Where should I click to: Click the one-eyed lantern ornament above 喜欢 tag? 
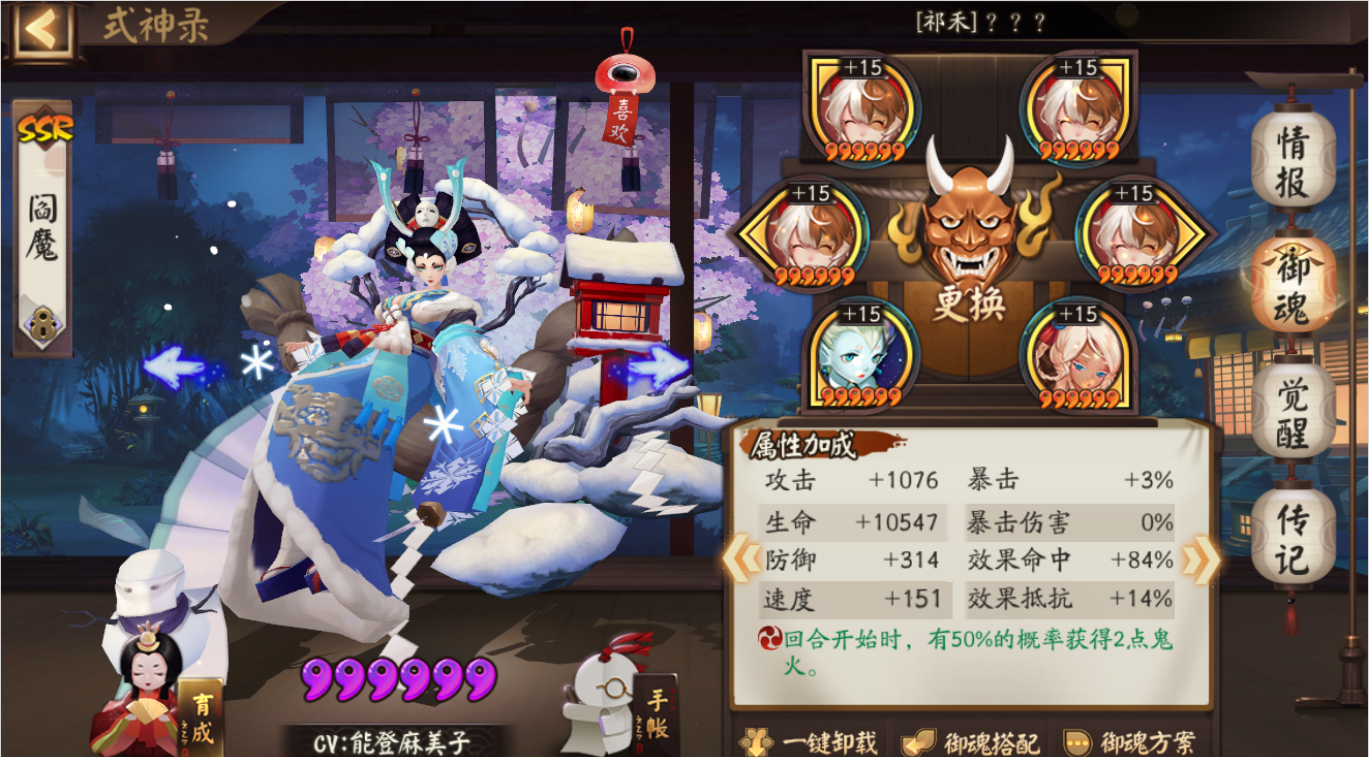[x=627, y=70]
